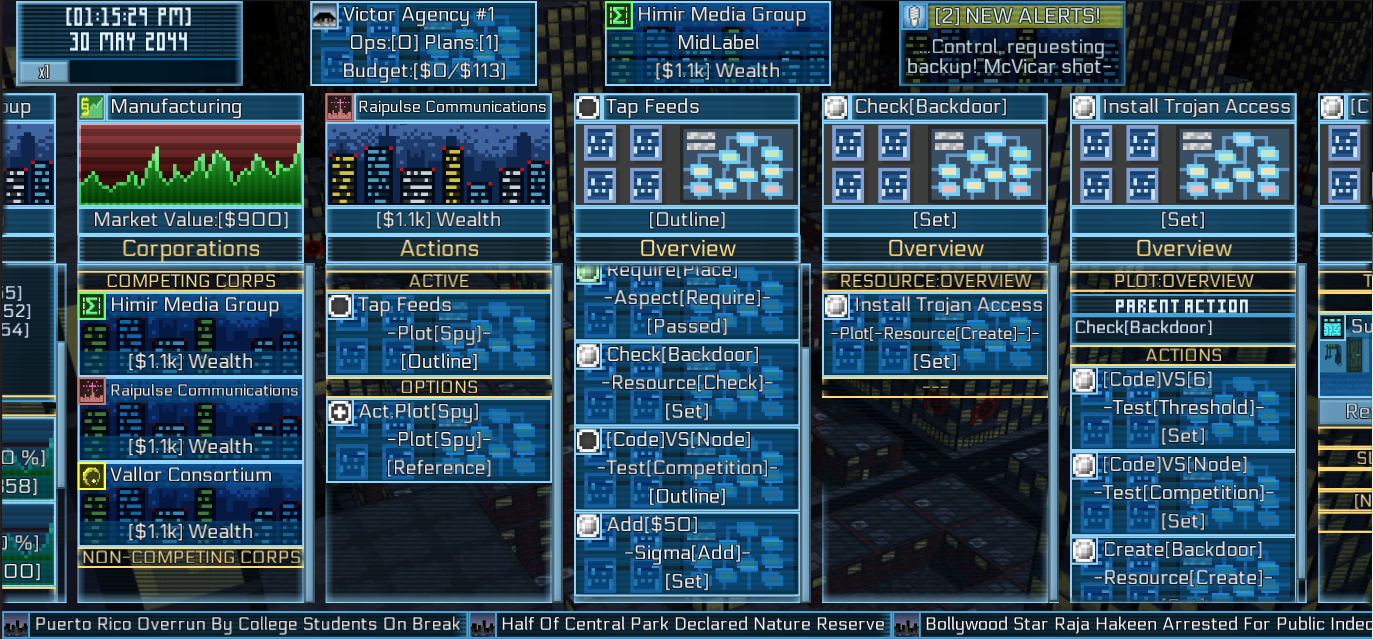
Task: Select Himir Media Group in competing corps
Action: (190, 333)
